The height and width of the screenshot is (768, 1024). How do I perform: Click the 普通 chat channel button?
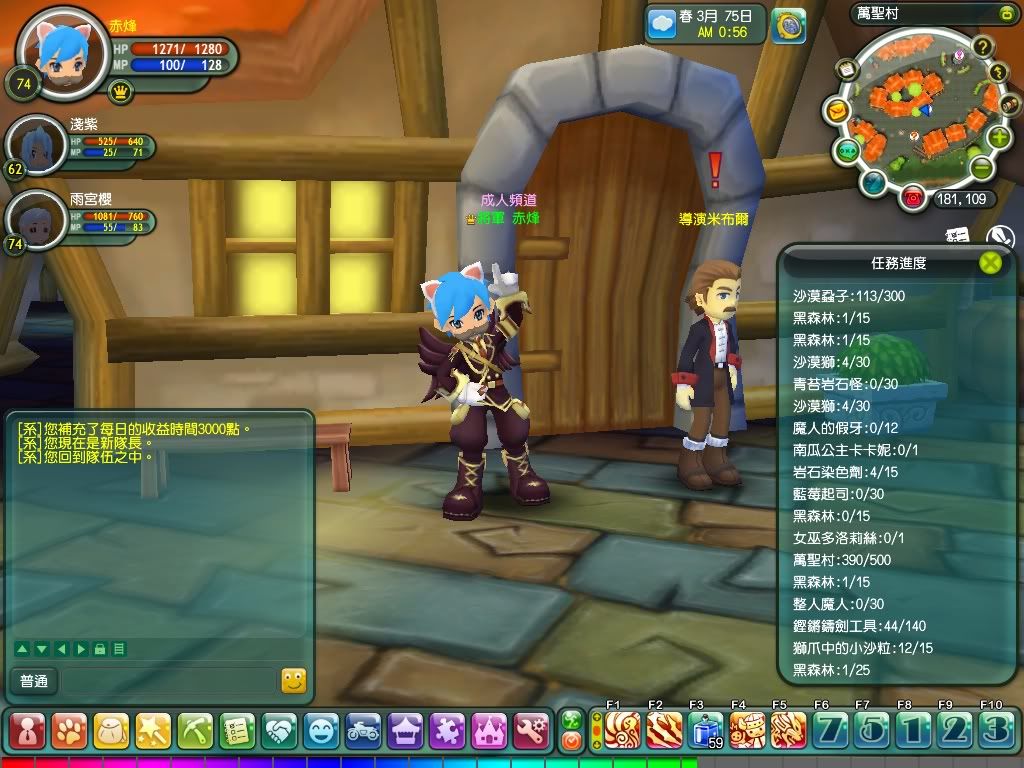[33, 681]
